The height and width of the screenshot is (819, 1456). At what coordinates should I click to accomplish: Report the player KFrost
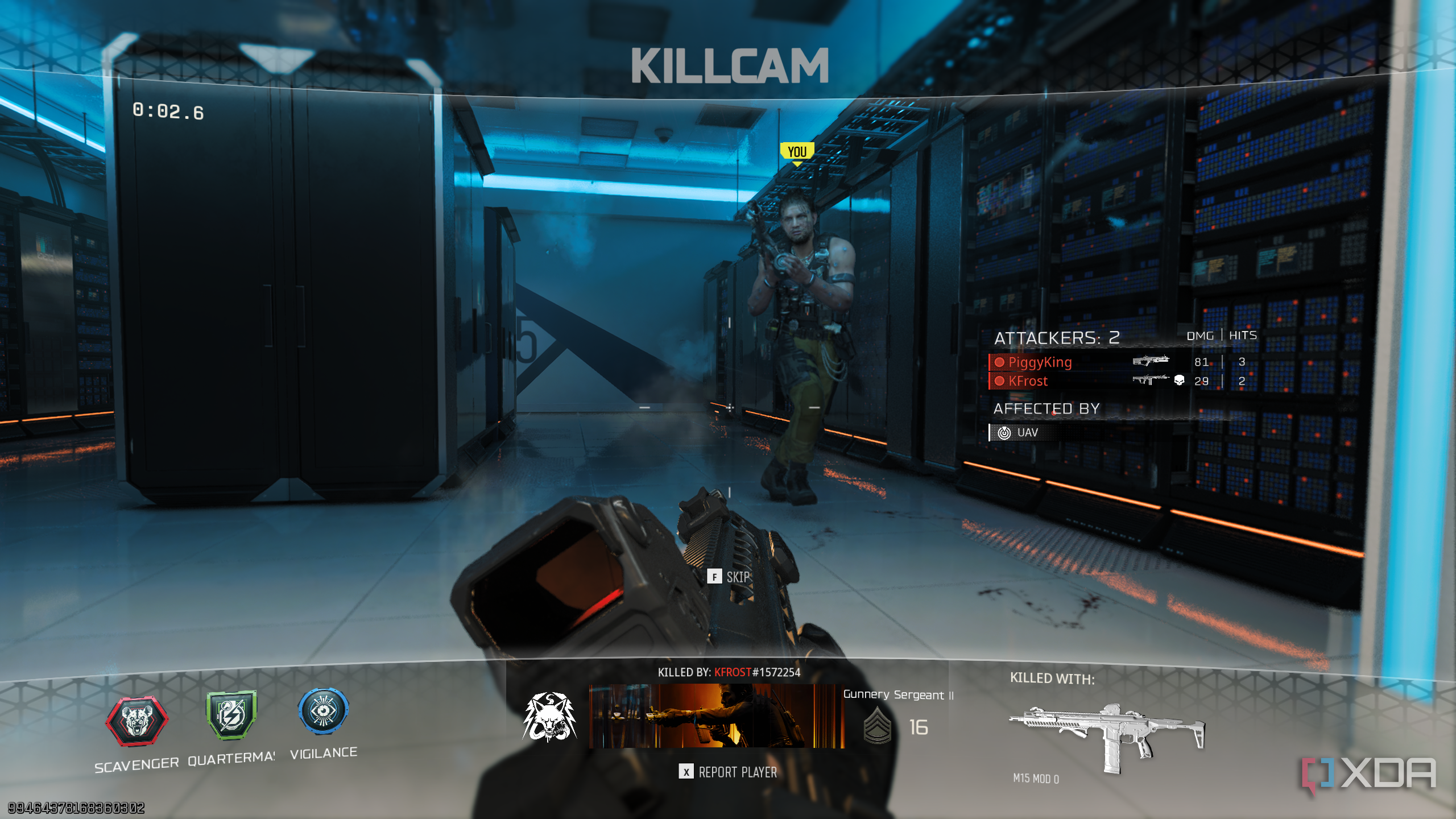point(728,772)
